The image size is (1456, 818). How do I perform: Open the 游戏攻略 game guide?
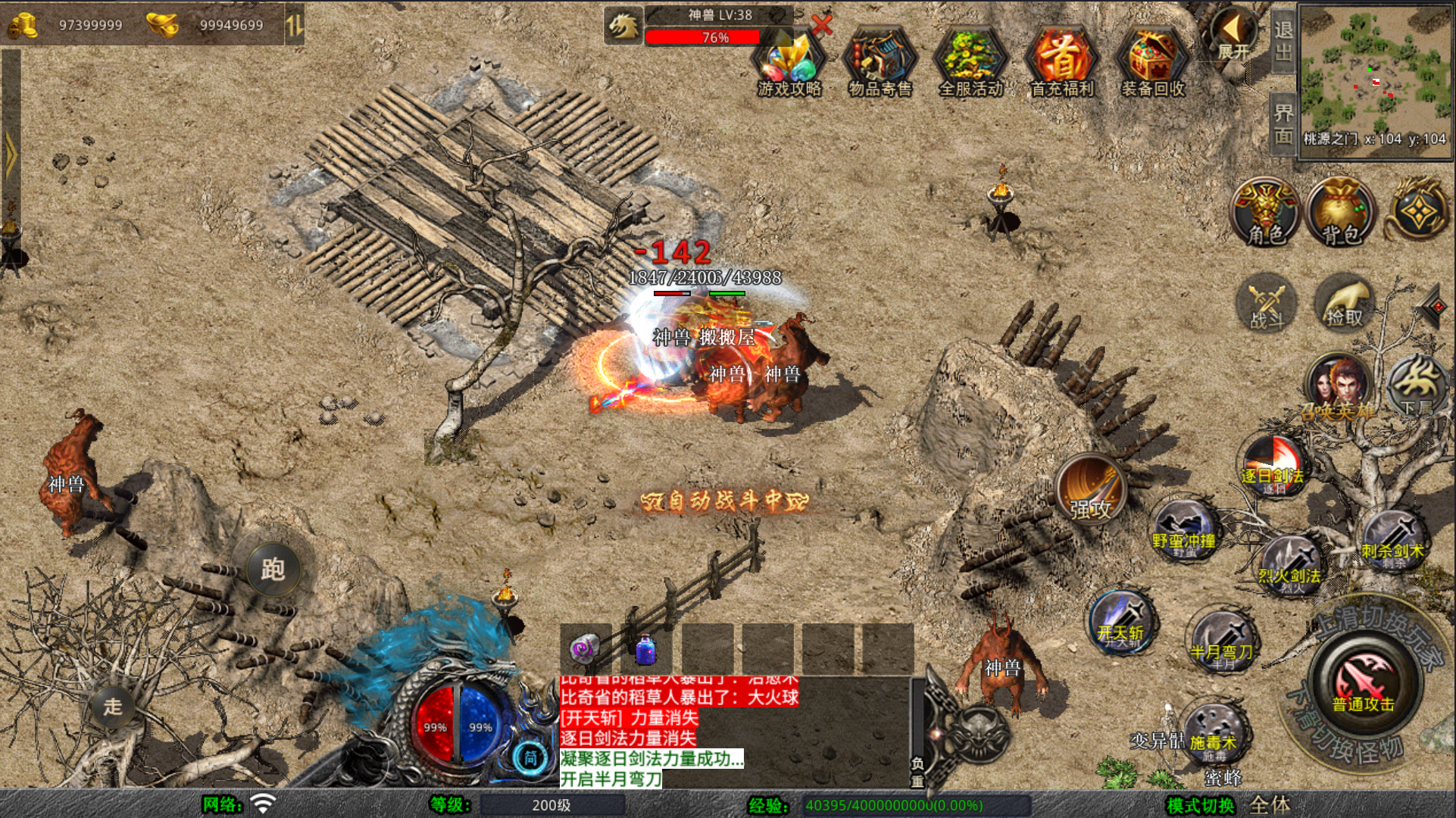tap(789, 64)
